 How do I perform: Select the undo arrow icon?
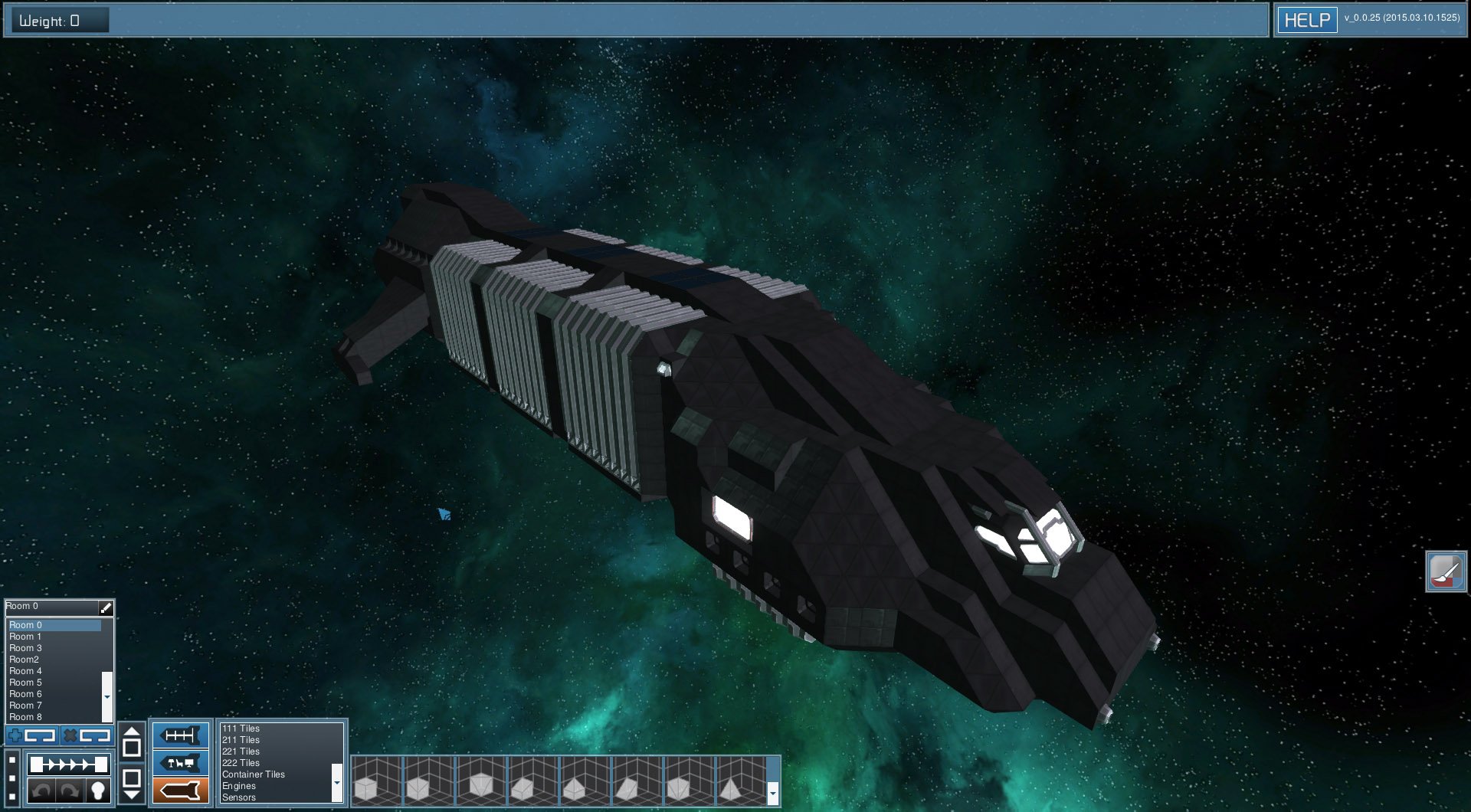(42, 789)
